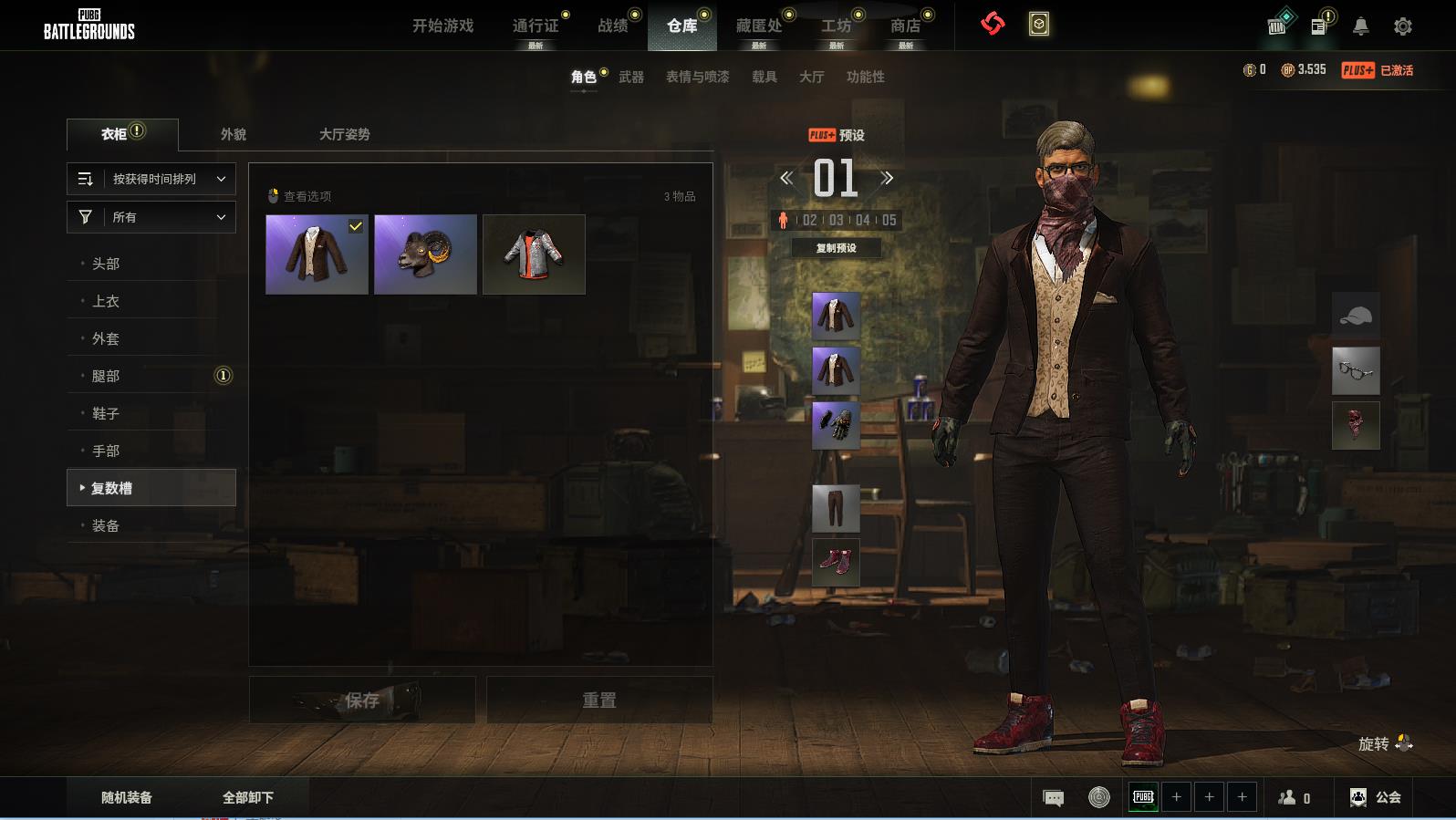Open the 公会 guild panel
Viewport: 1456px width, 820px height.
1376,797
